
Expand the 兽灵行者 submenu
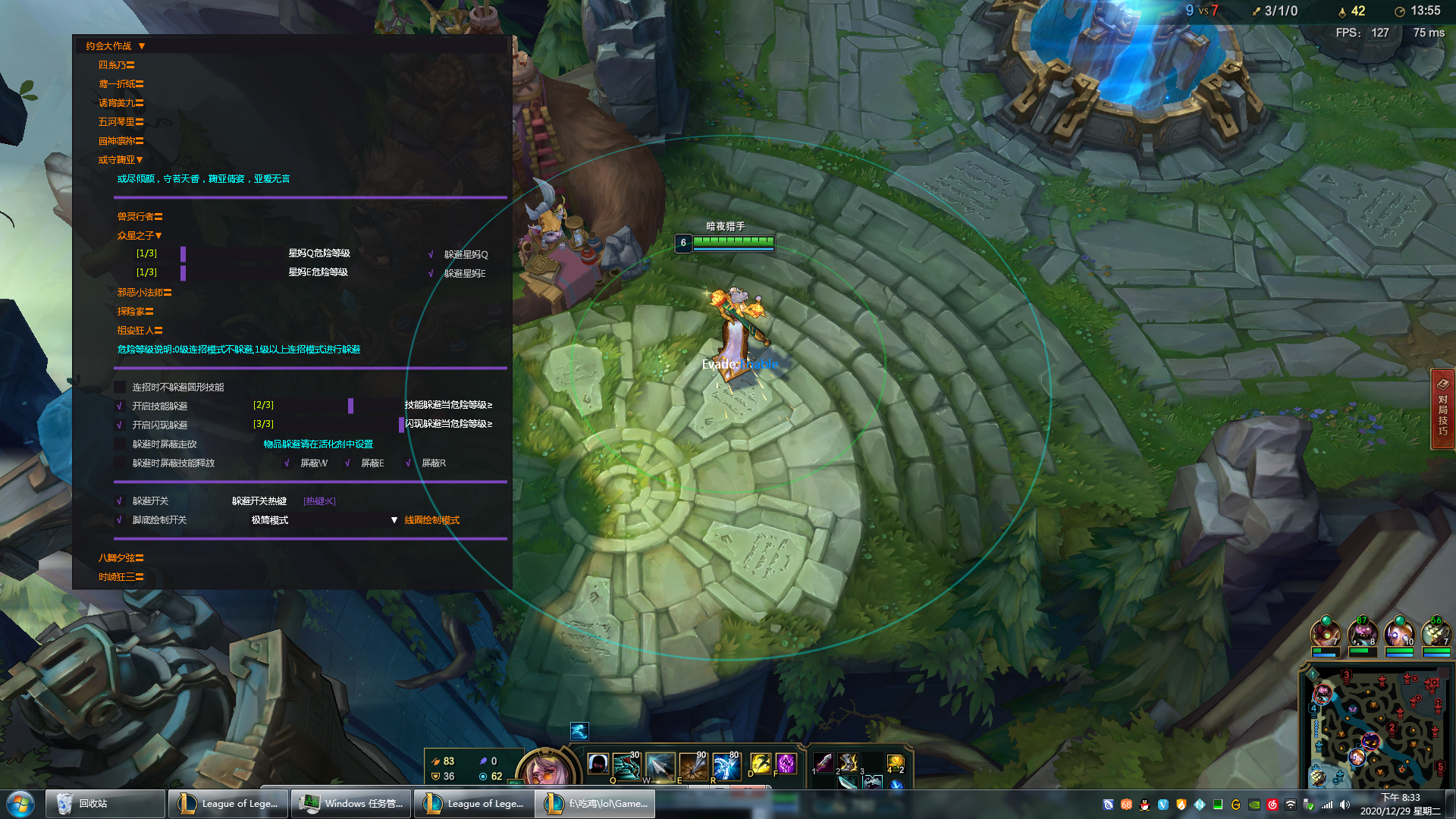click(x=140, y=217)
